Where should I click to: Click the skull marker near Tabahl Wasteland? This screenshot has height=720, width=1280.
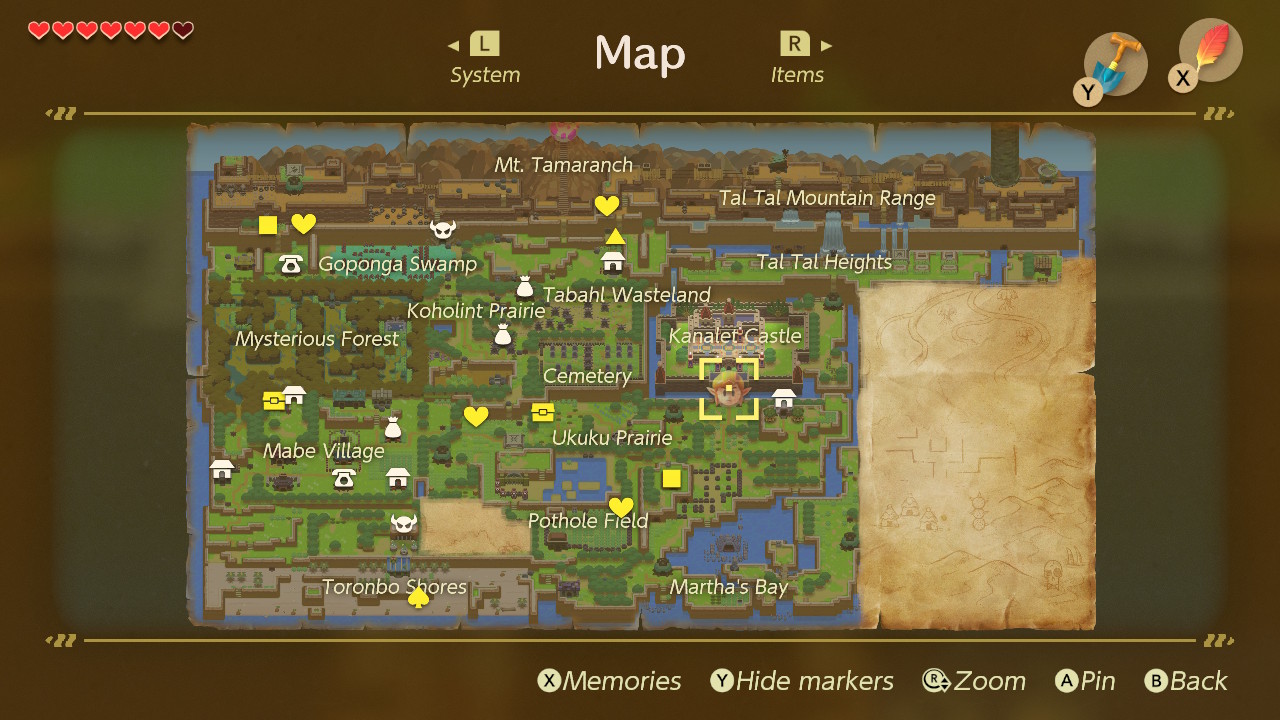[x=443, y=230]
